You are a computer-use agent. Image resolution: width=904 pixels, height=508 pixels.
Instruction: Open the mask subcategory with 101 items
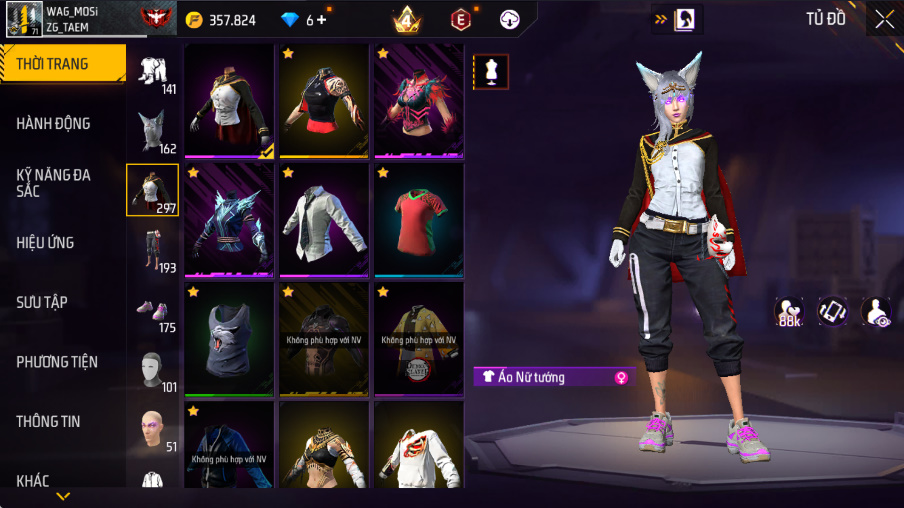pyautogui.click(x=152, y=370)
